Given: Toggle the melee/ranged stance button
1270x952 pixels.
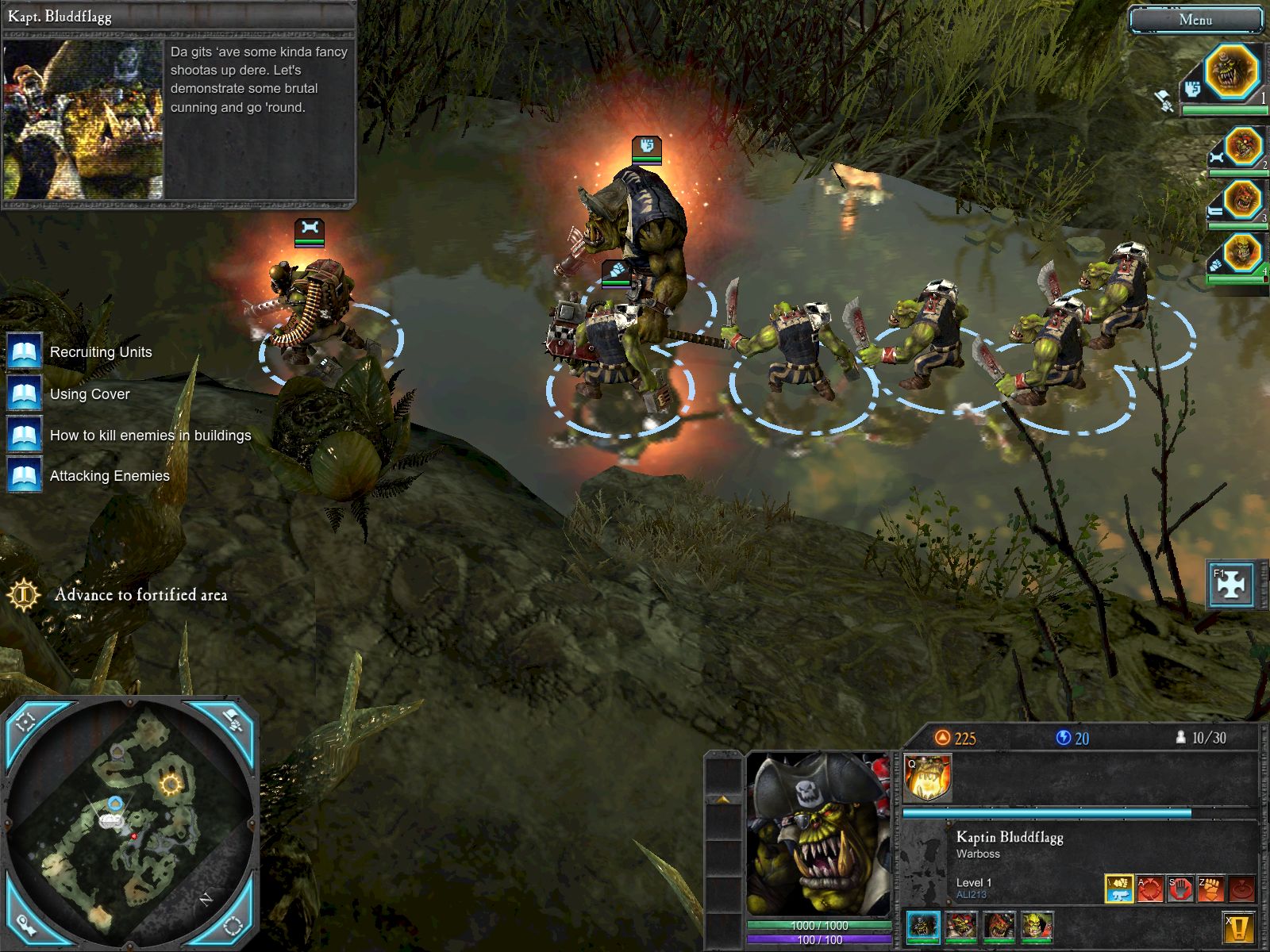Looking at the screenshot, I should pos(1119,889).
